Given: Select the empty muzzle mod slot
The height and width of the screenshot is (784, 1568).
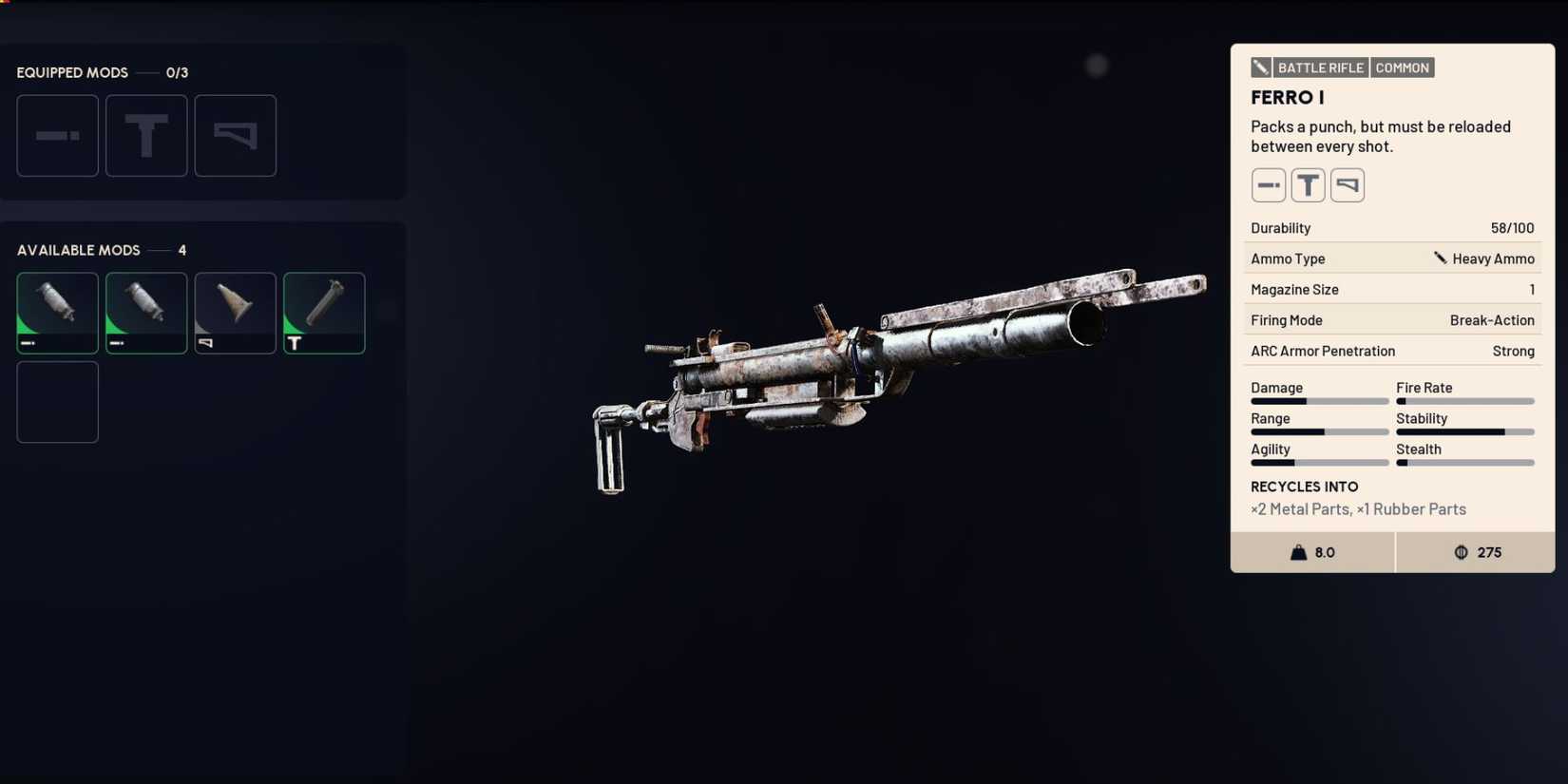Looking at the screenshot, I should click(57, 135).
